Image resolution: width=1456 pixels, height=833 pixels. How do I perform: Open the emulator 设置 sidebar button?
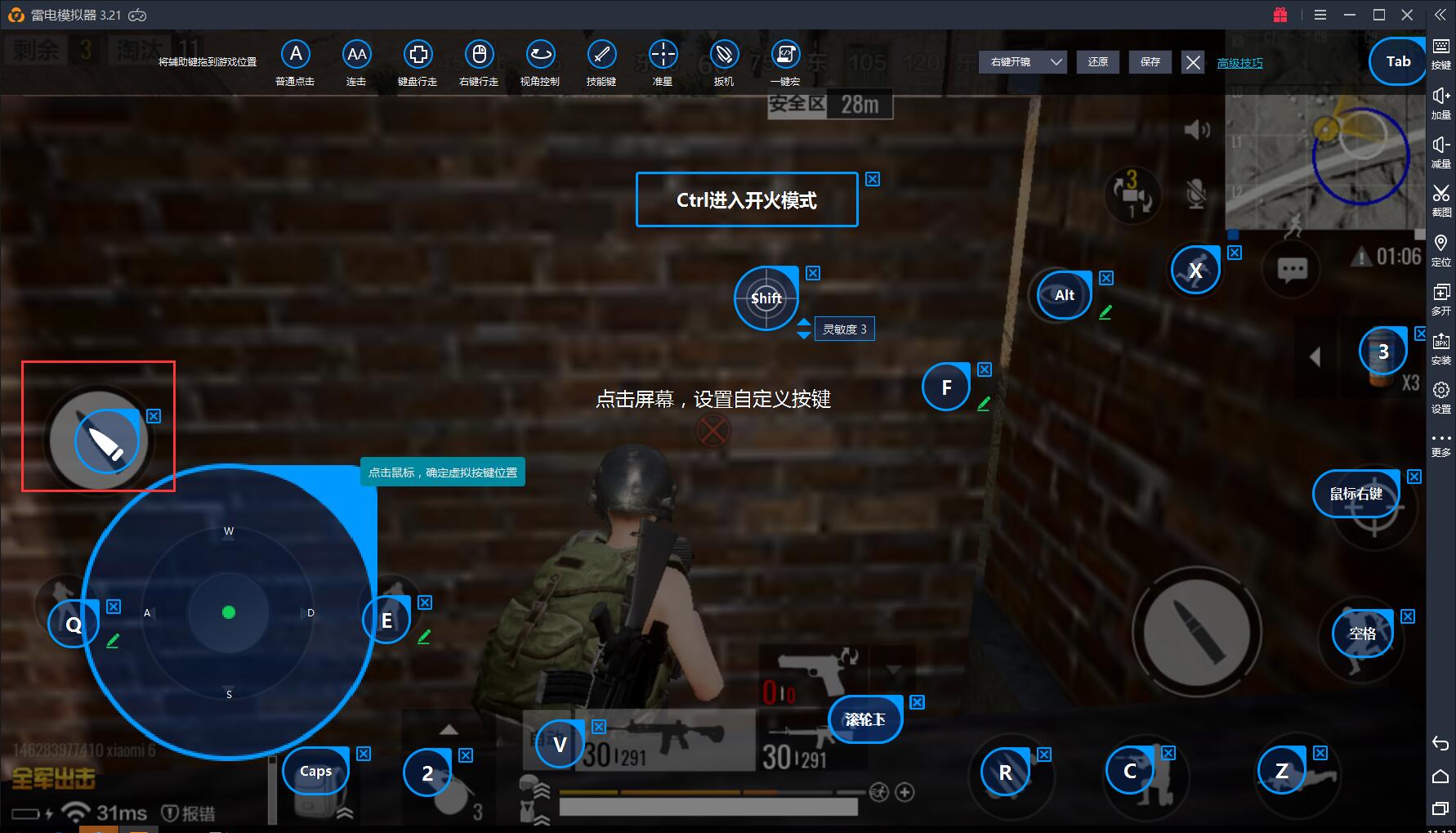[1440, 396]
